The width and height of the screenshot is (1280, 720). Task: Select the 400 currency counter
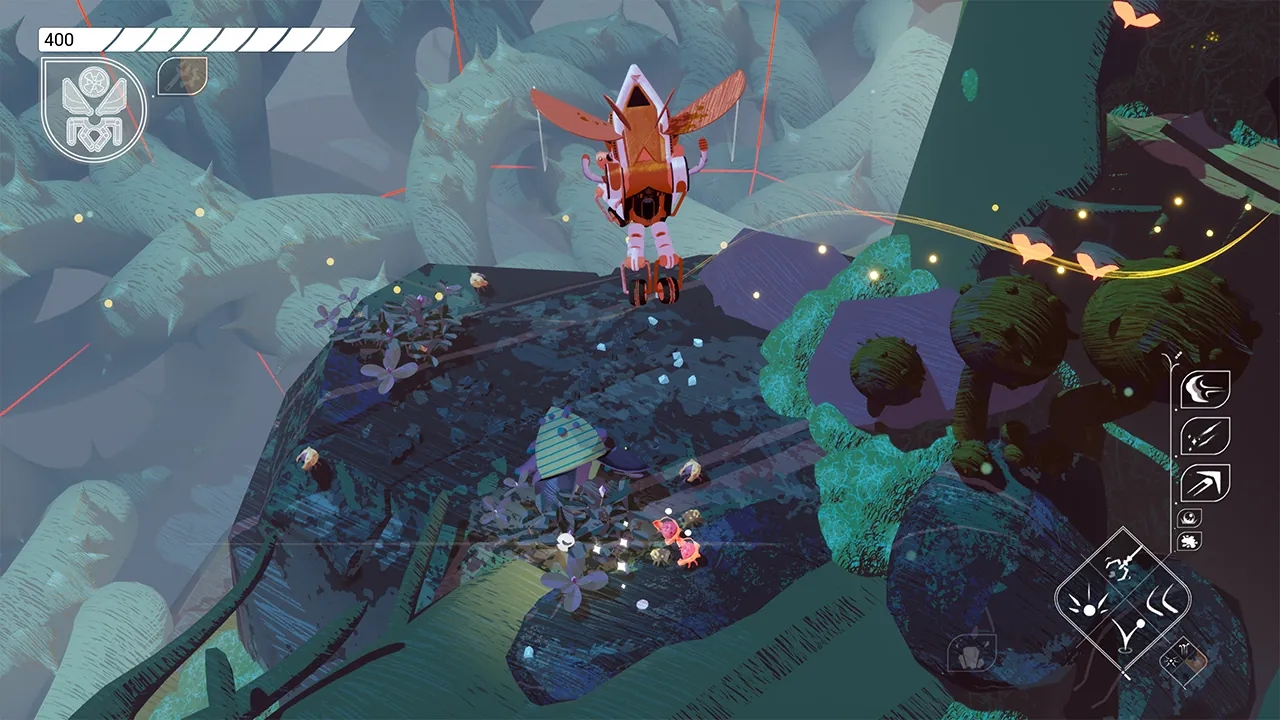(x=60, y=41)
